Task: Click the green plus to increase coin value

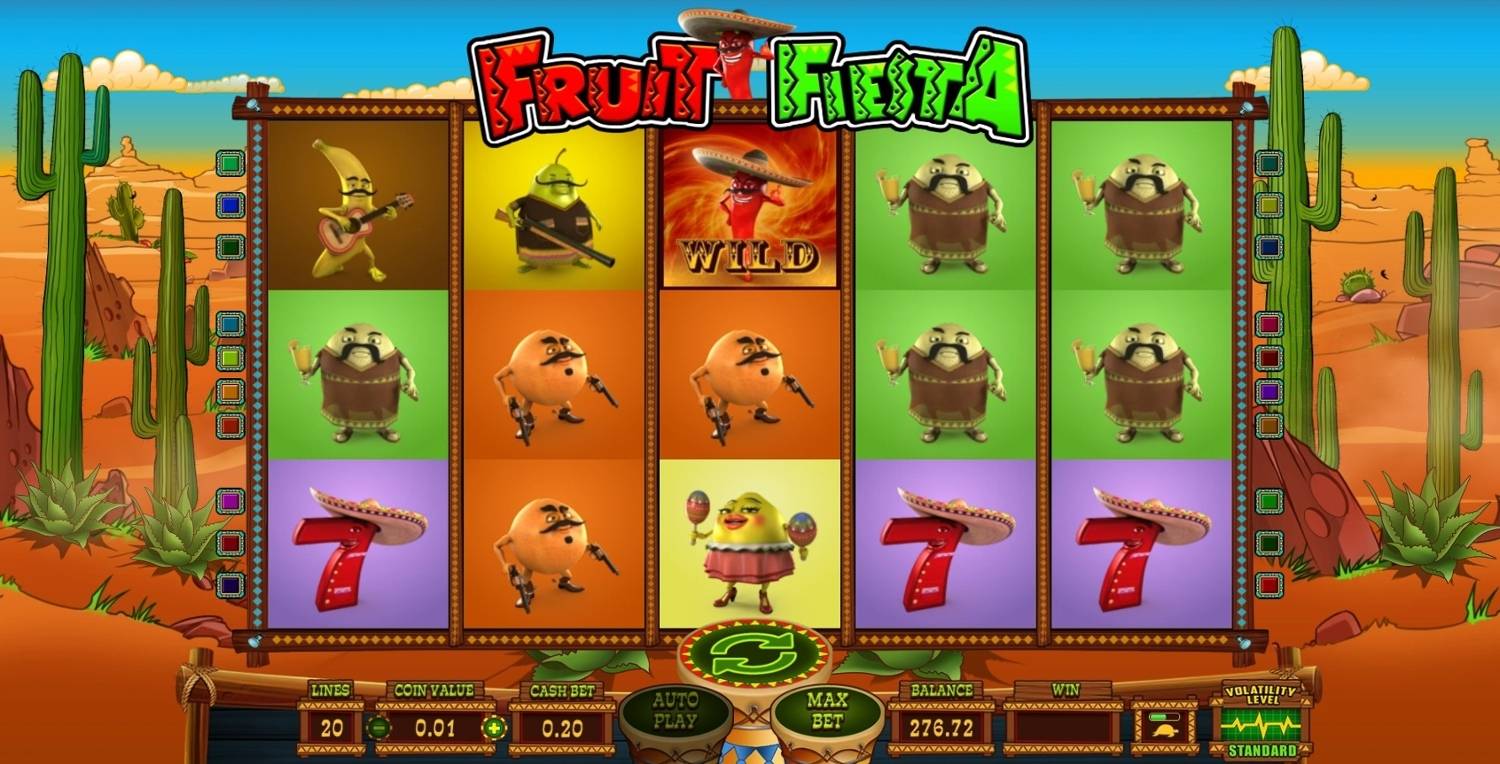Action: tap(497, 728)
